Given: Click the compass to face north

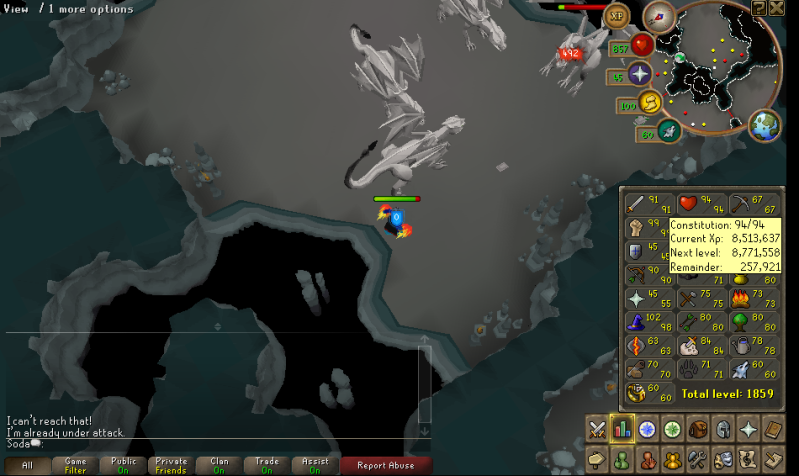Looking at the screenshot, I should [659, 16].
